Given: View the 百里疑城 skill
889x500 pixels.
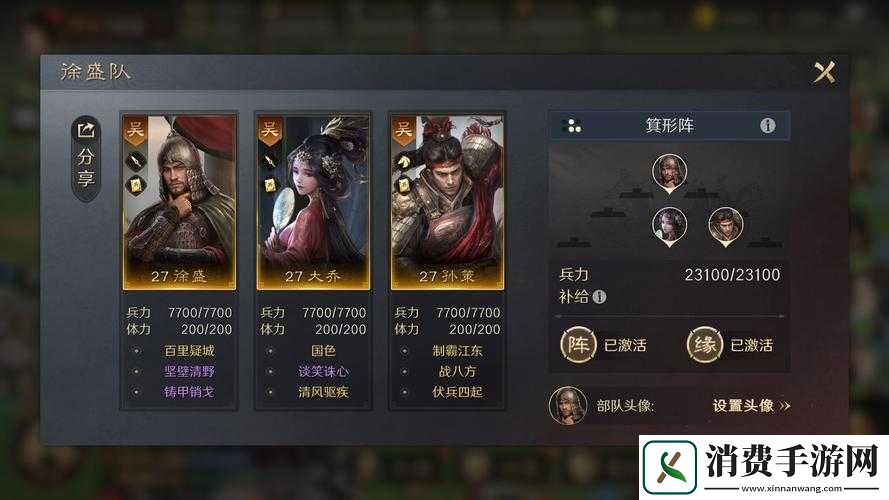Looking at the screenshot, I should click(188, 351).
